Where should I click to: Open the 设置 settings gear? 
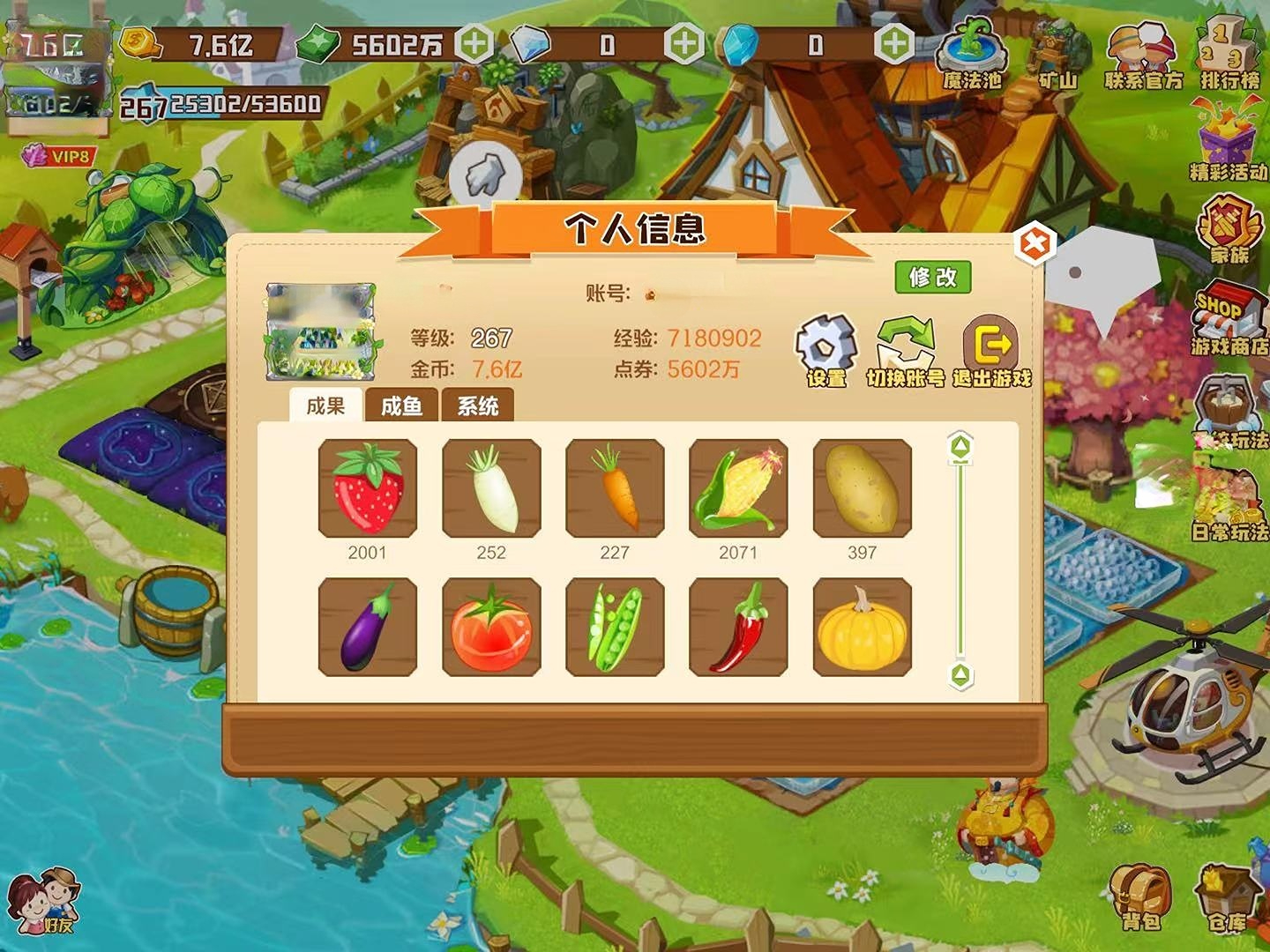824,344
